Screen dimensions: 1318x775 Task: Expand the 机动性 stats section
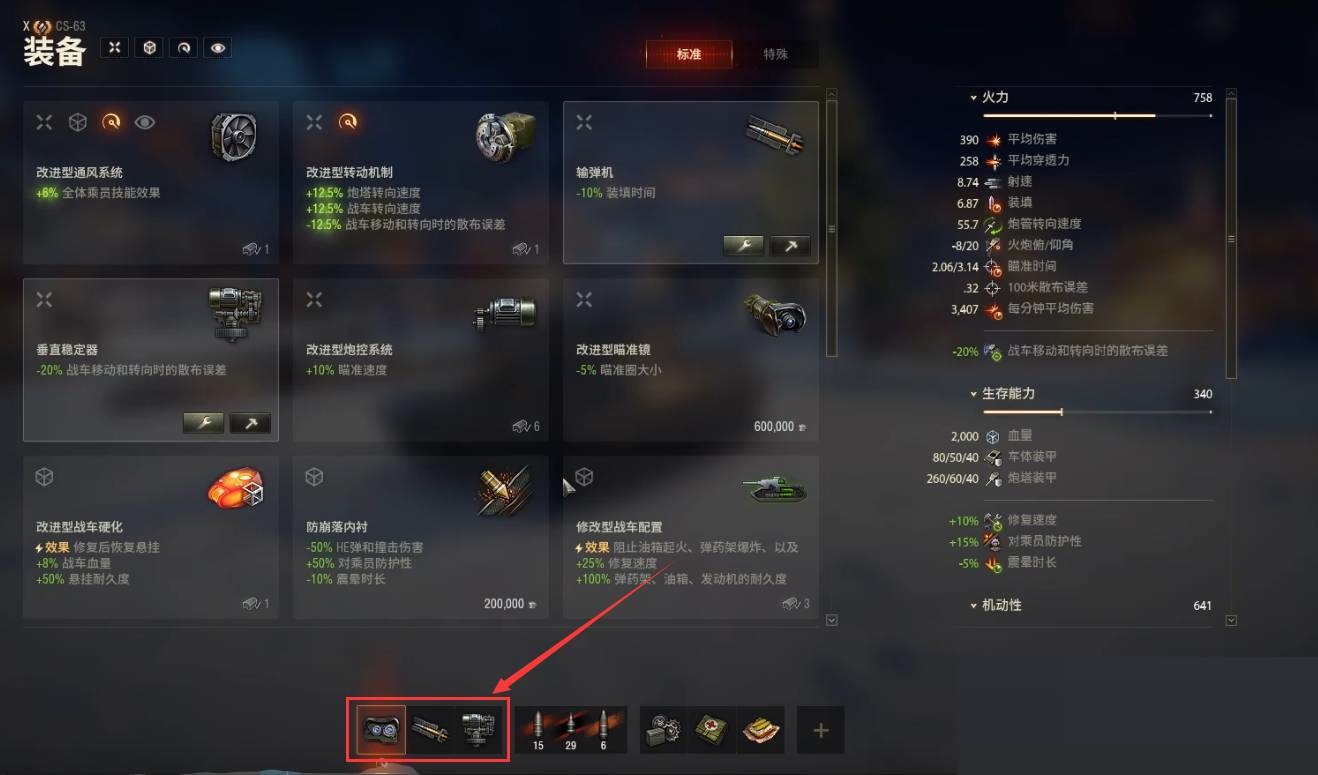[973, 605]
